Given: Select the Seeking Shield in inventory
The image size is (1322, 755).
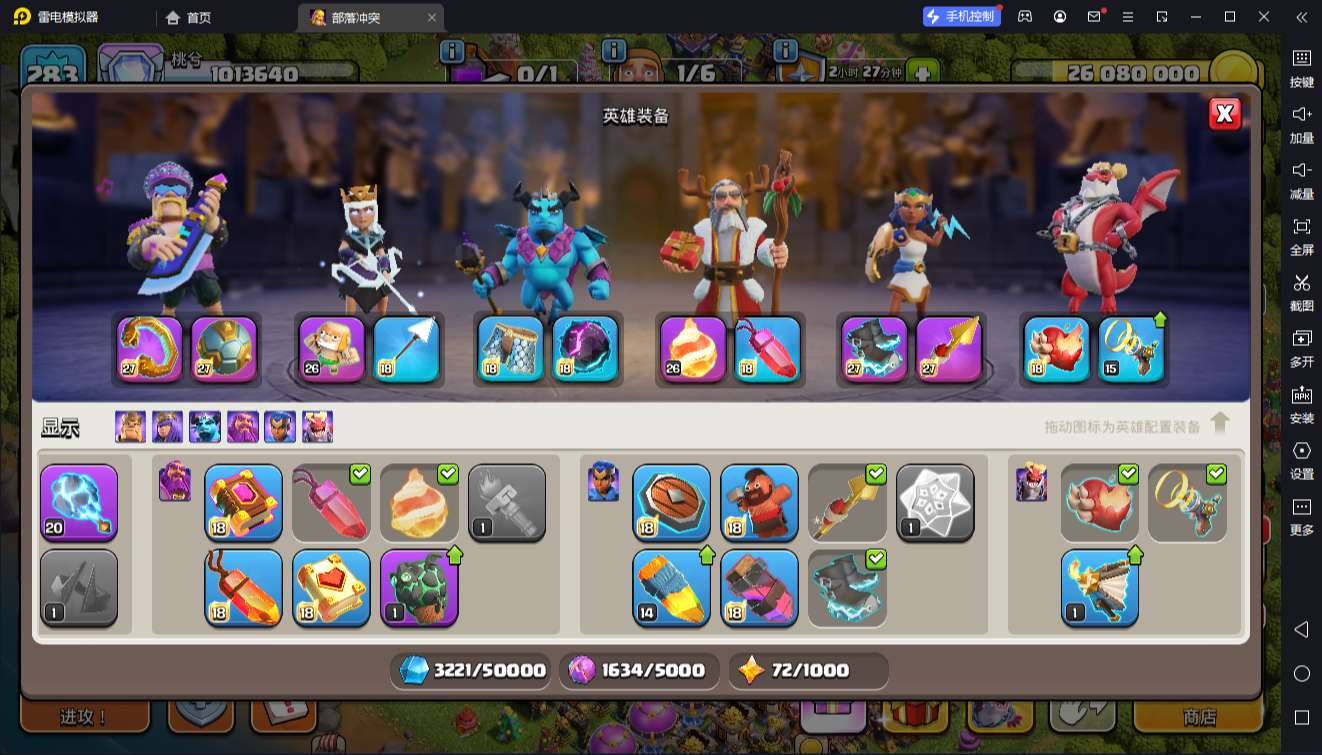Looking at the screenshot, I should [671, 502].
